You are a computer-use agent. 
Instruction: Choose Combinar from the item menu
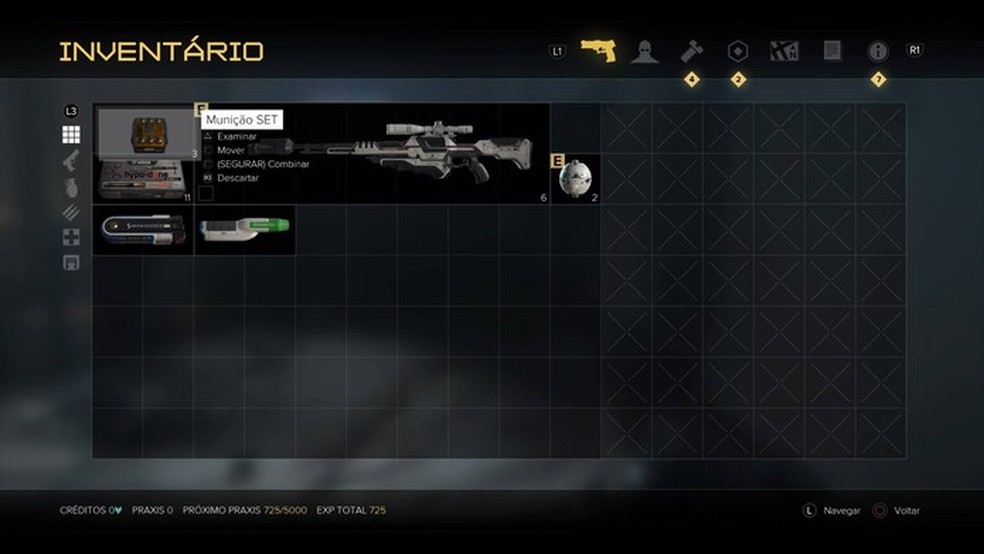(x=263, y=164)
